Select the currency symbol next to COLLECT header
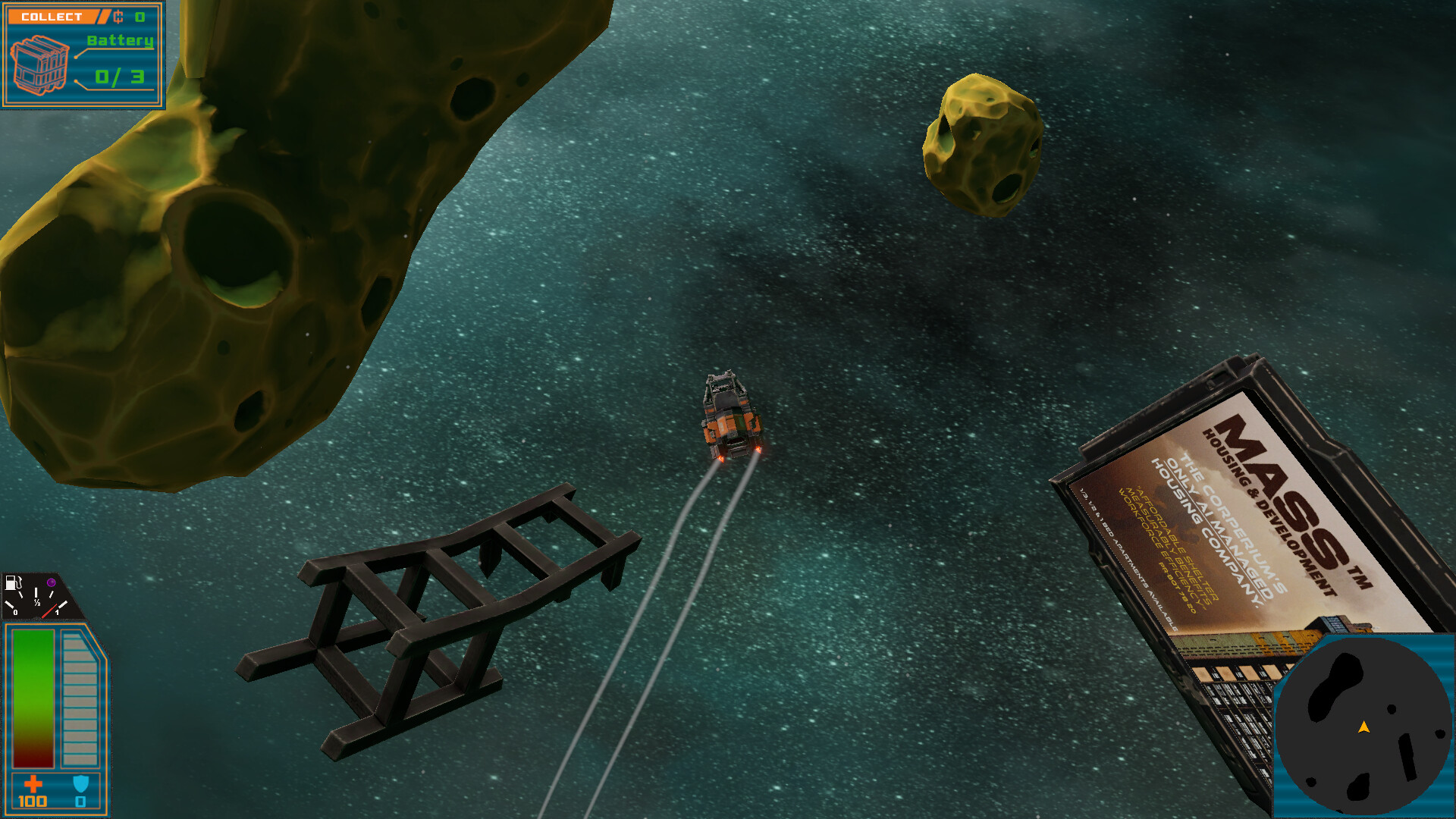The height and width of the screenshot is (819, 1456). click(118, 17)
